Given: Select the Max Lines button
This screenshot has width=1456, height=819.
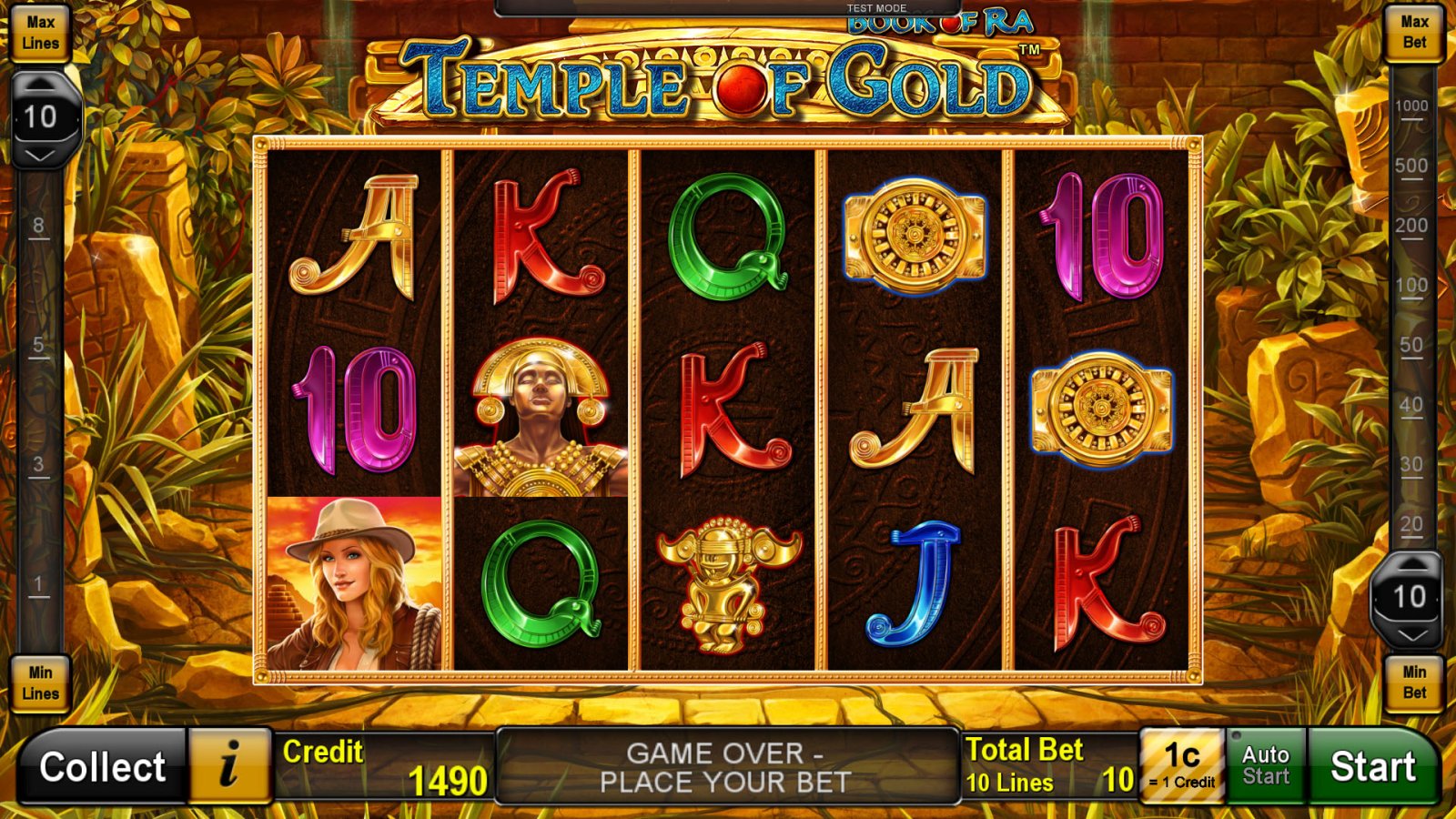Looking at the screenshot, I should (40, 31).
